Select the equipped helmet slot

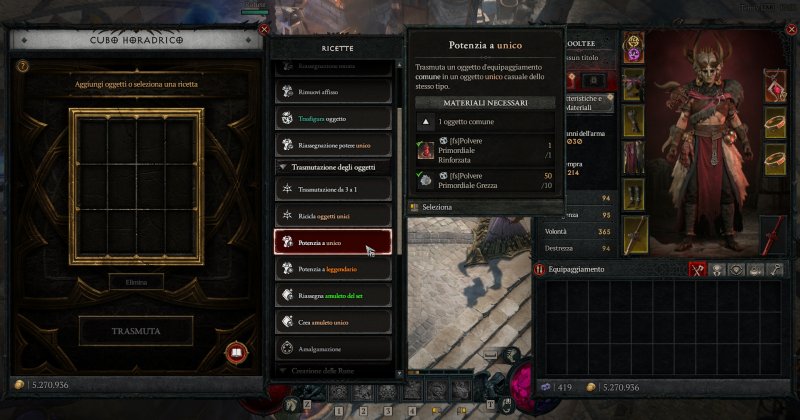point(635,47)
